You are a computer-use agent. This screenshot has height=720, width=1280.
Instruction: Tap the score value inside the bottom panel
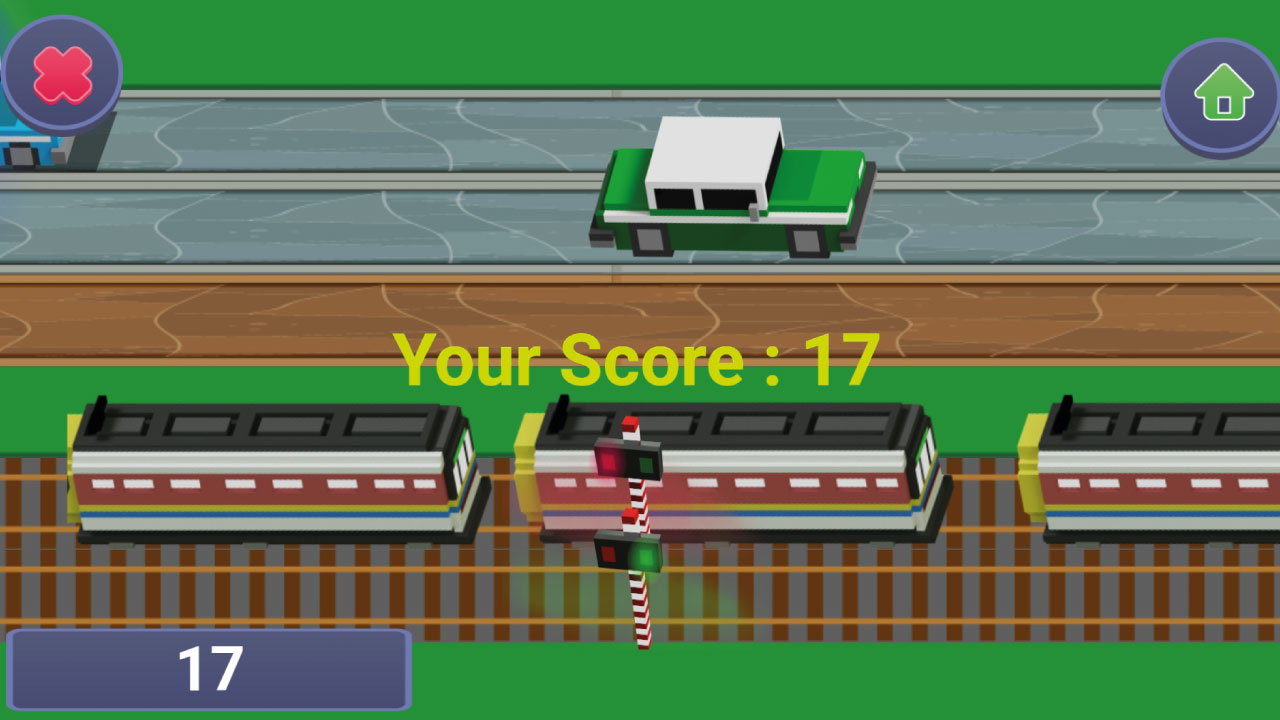click(x=213, y=670)
